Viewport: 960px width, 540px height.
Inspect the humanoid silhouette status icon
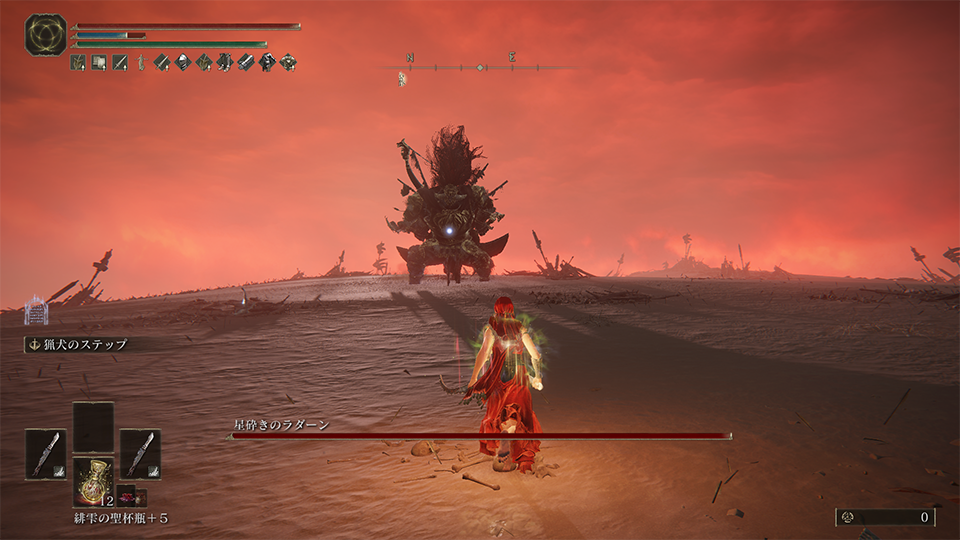pyautogui.click(x=141, y=62)
